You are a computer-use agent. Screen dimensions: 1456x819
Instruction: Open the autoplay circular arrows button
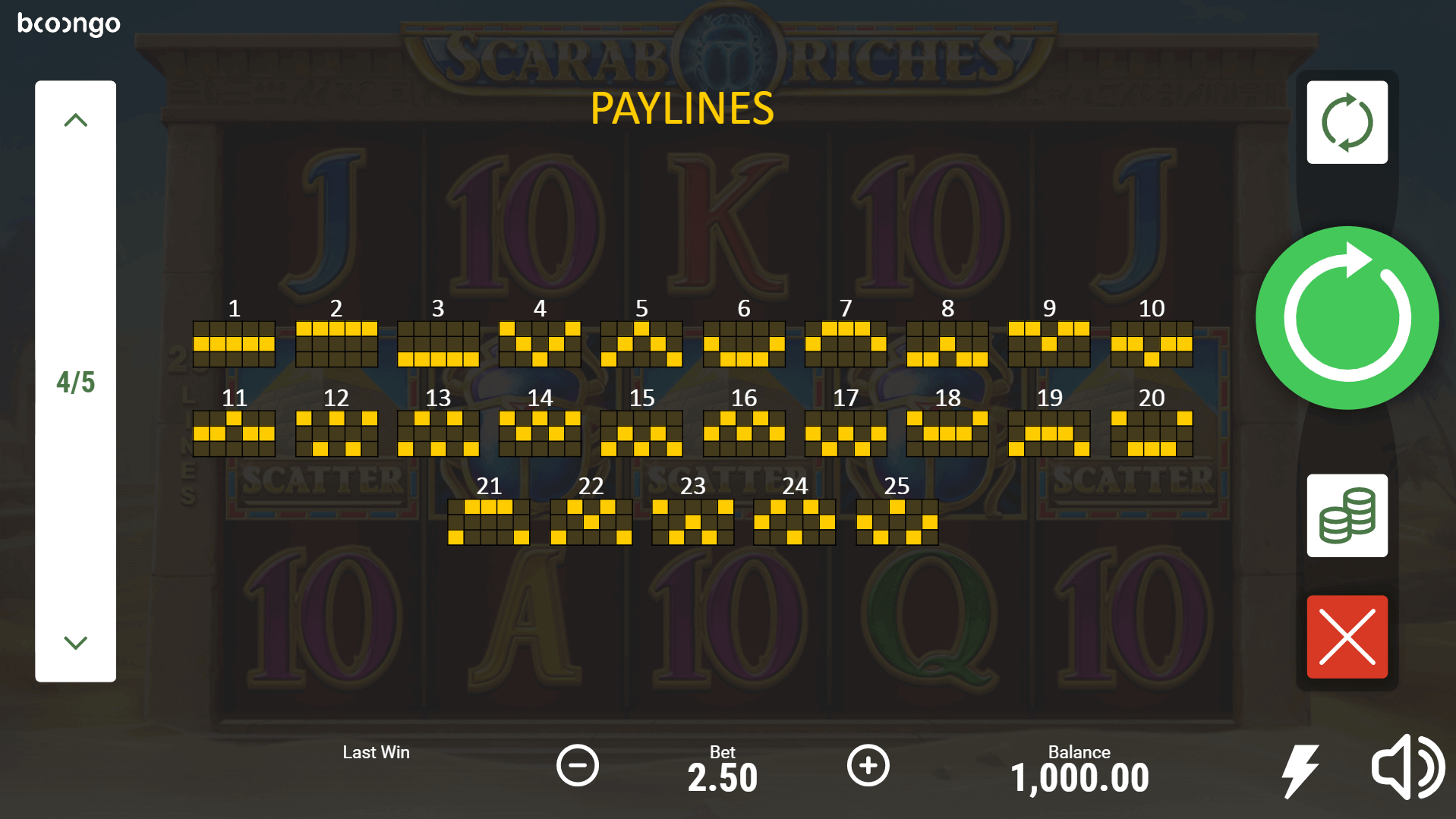coord(1347,122)
